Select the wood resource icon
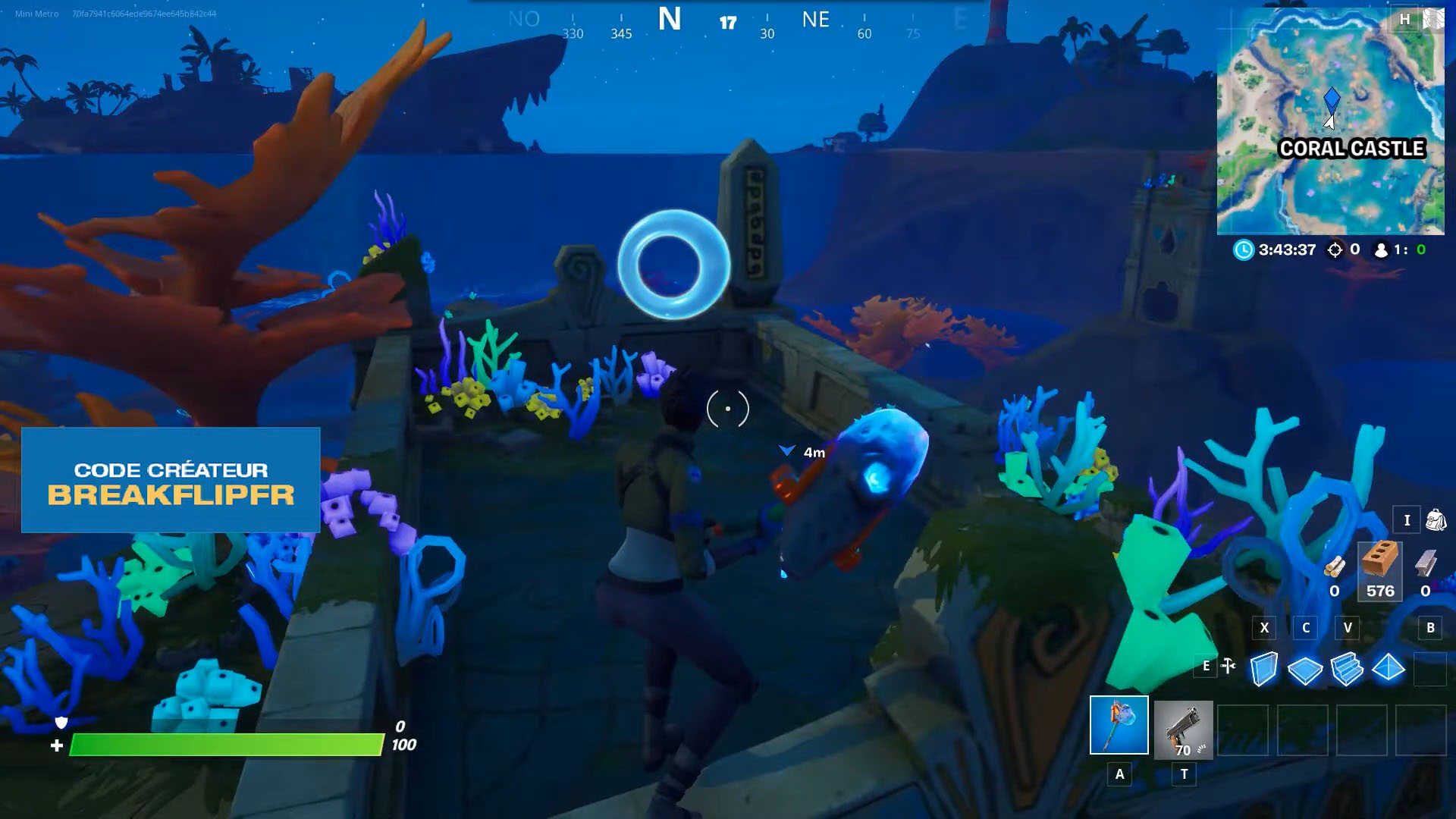 pyautogui.click(x=1336, y=567)
